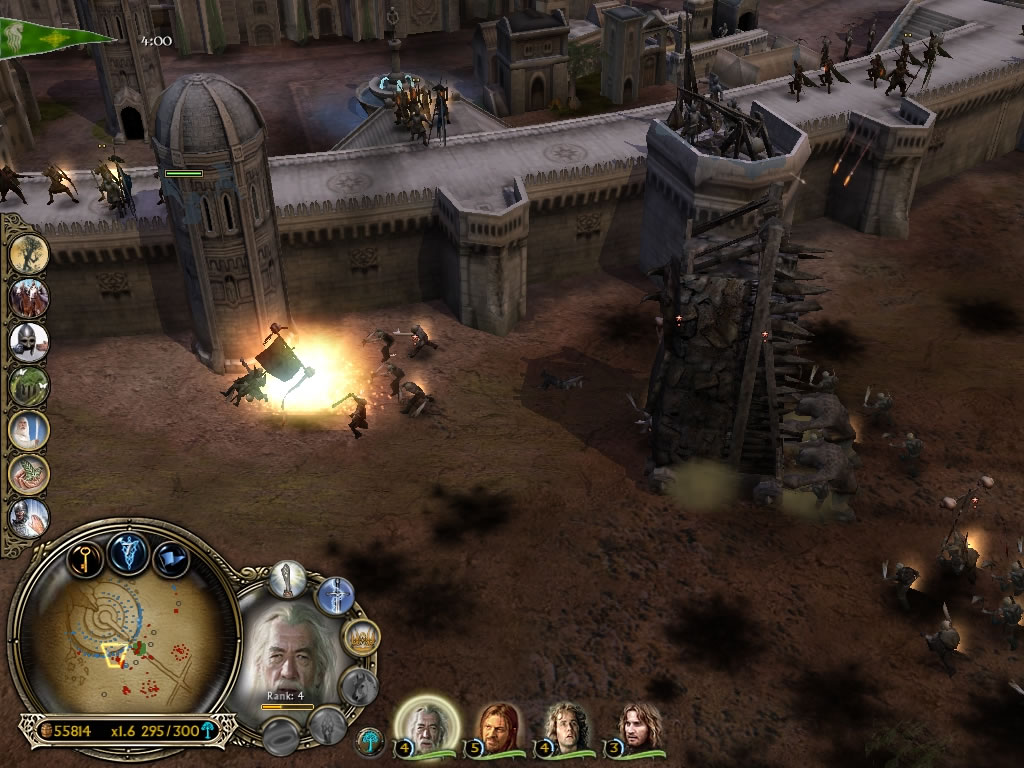Activate Gandalf's white statue ability
This screenshot has height=768, width=1024.
(x=287, y=579)
